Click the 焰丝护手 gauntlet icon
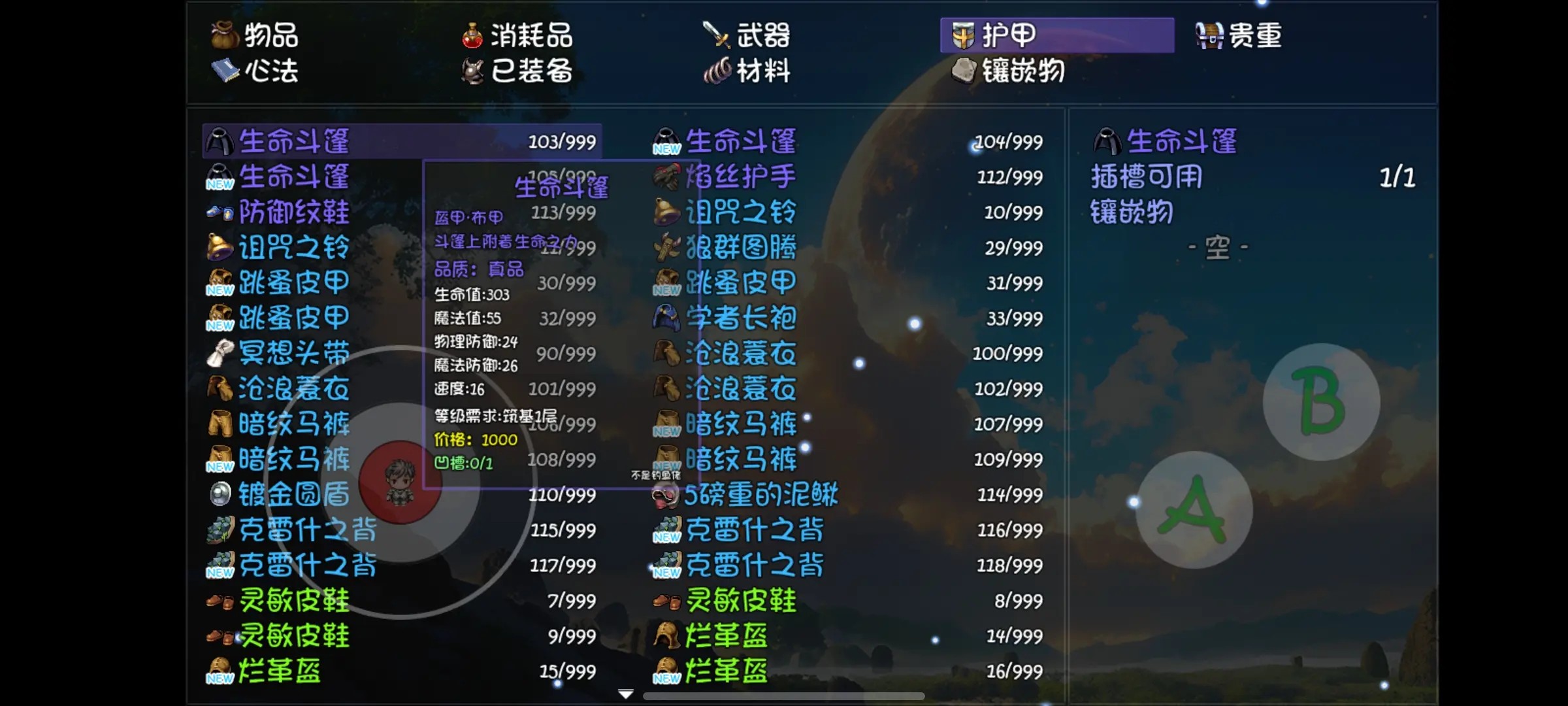 click(x=665, y=176)
